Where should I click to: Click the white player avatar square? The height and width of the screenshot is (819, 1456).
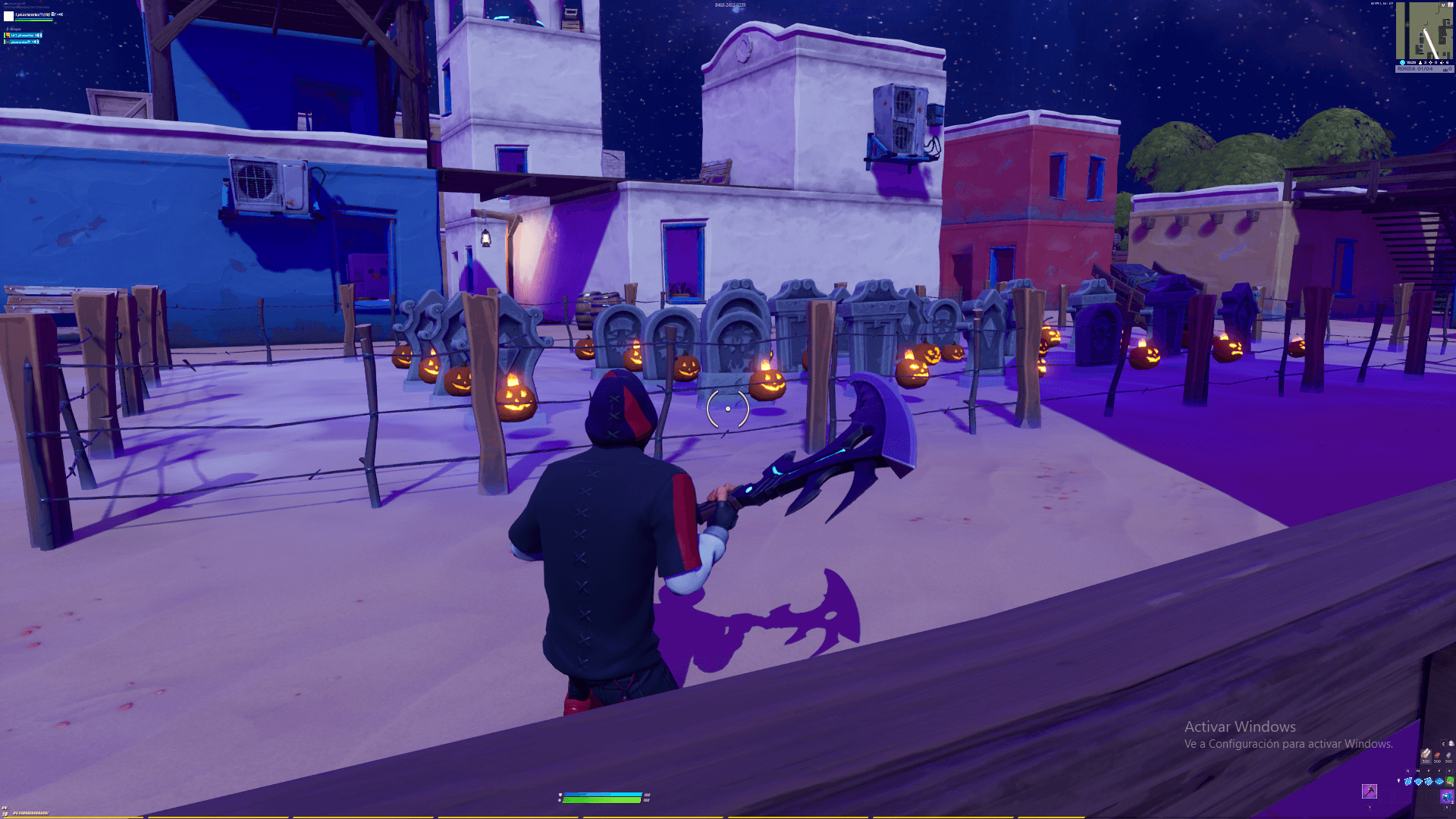click(9, 16)
